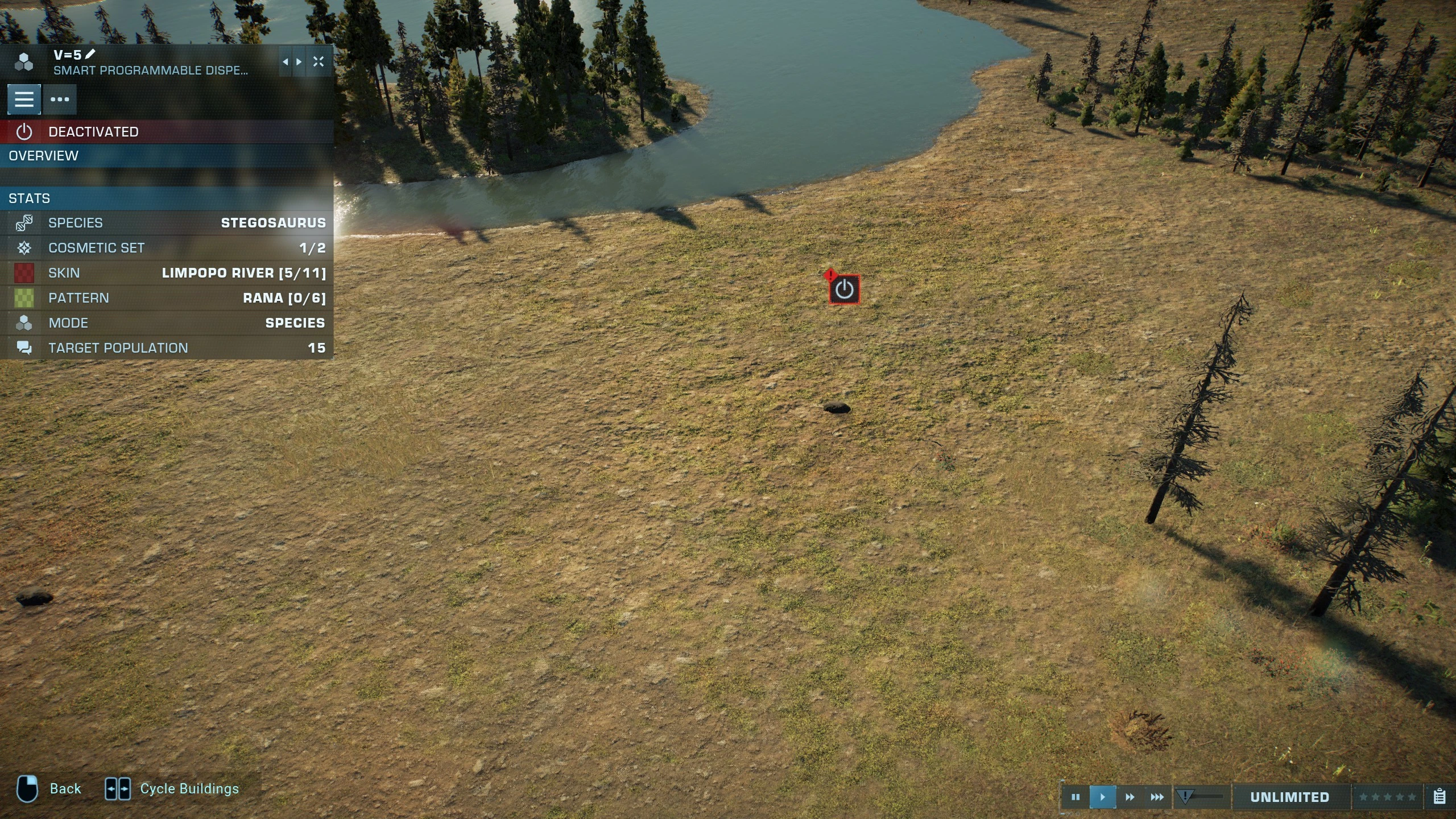Go to the previous building with left arrow
1456x819 pixels.
point(285,62)
